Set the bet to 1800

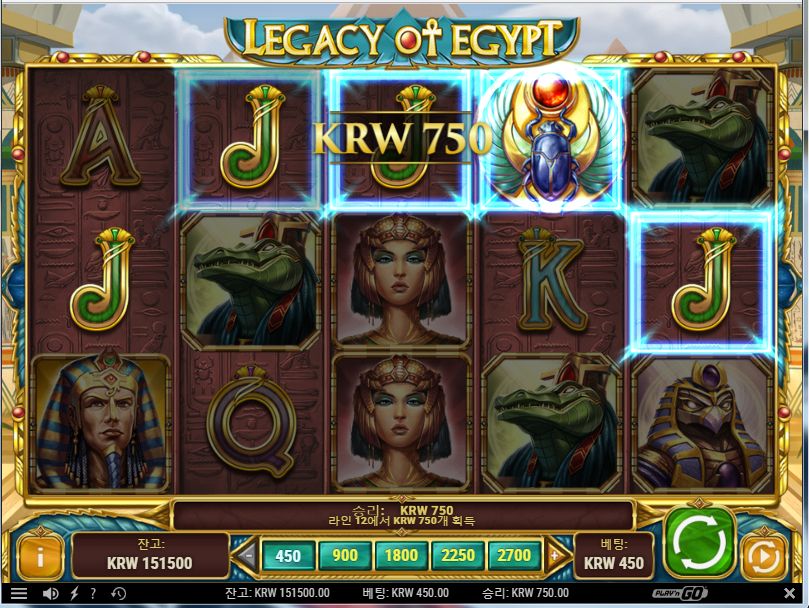pyautogui.click(x=402, y=556)
